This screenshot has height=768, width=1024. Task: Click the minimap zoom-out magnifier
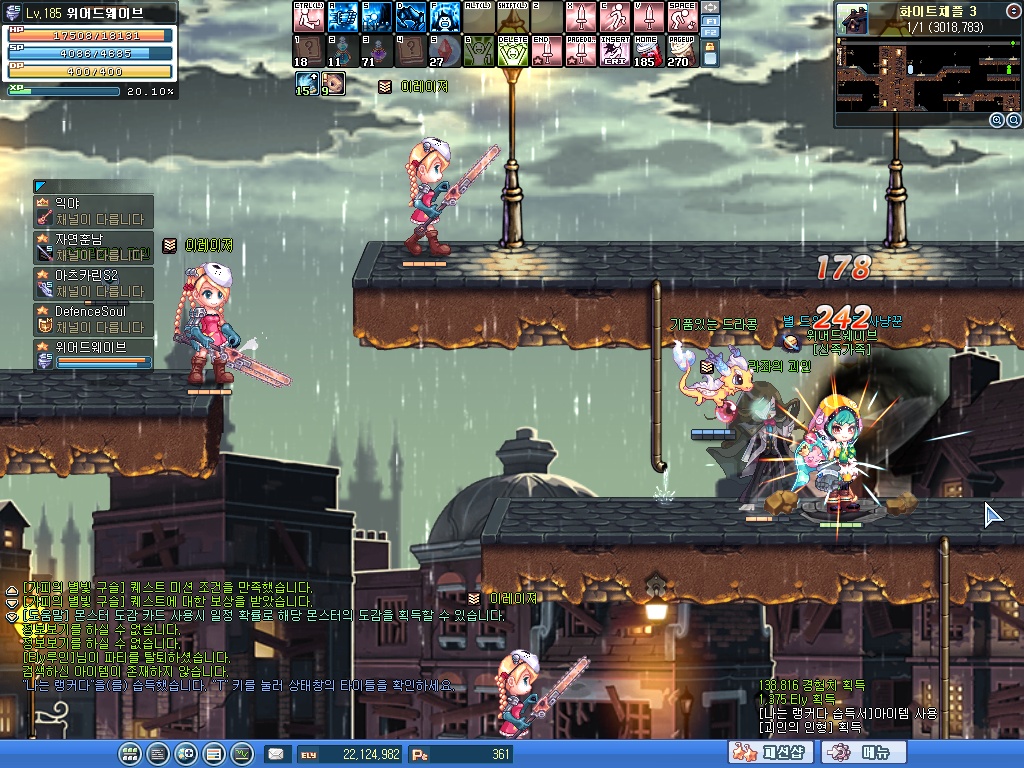[1013, 120]
